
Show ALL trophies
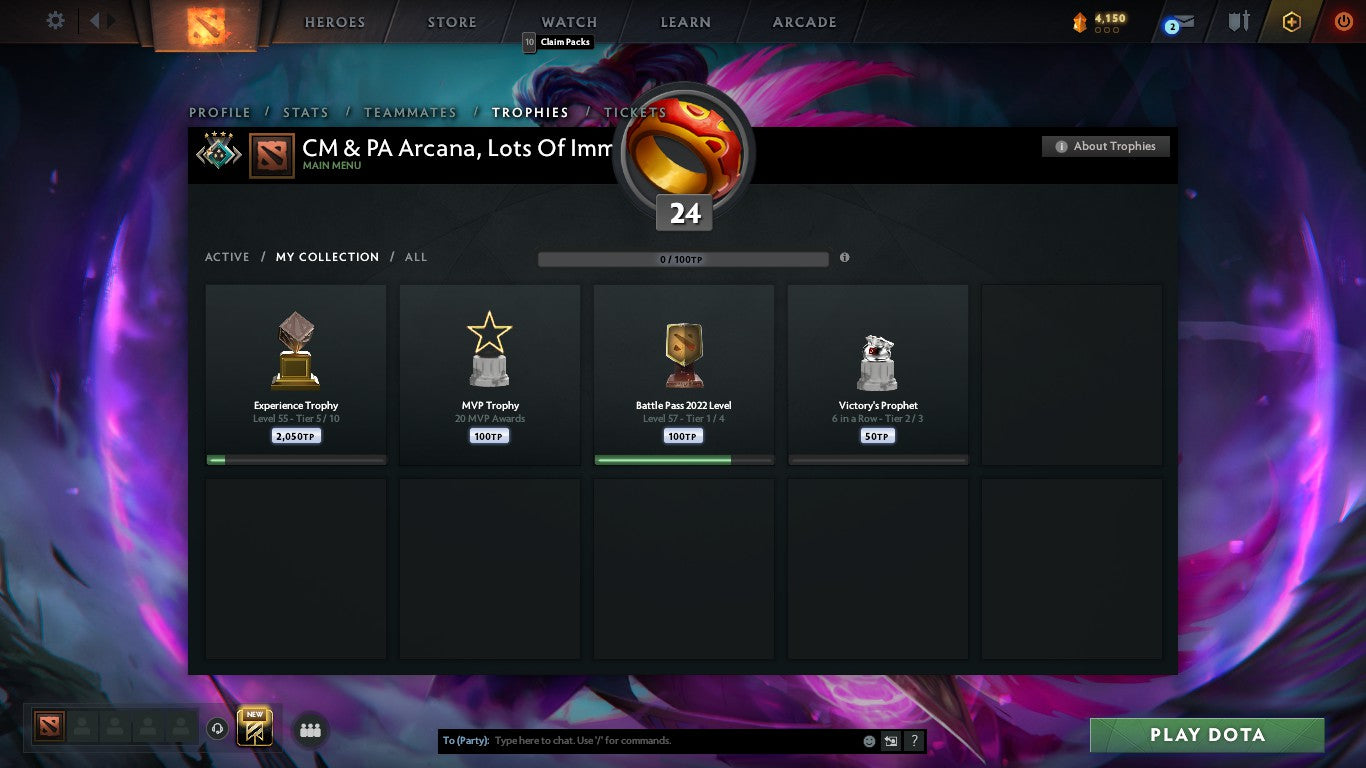(415, 257)
